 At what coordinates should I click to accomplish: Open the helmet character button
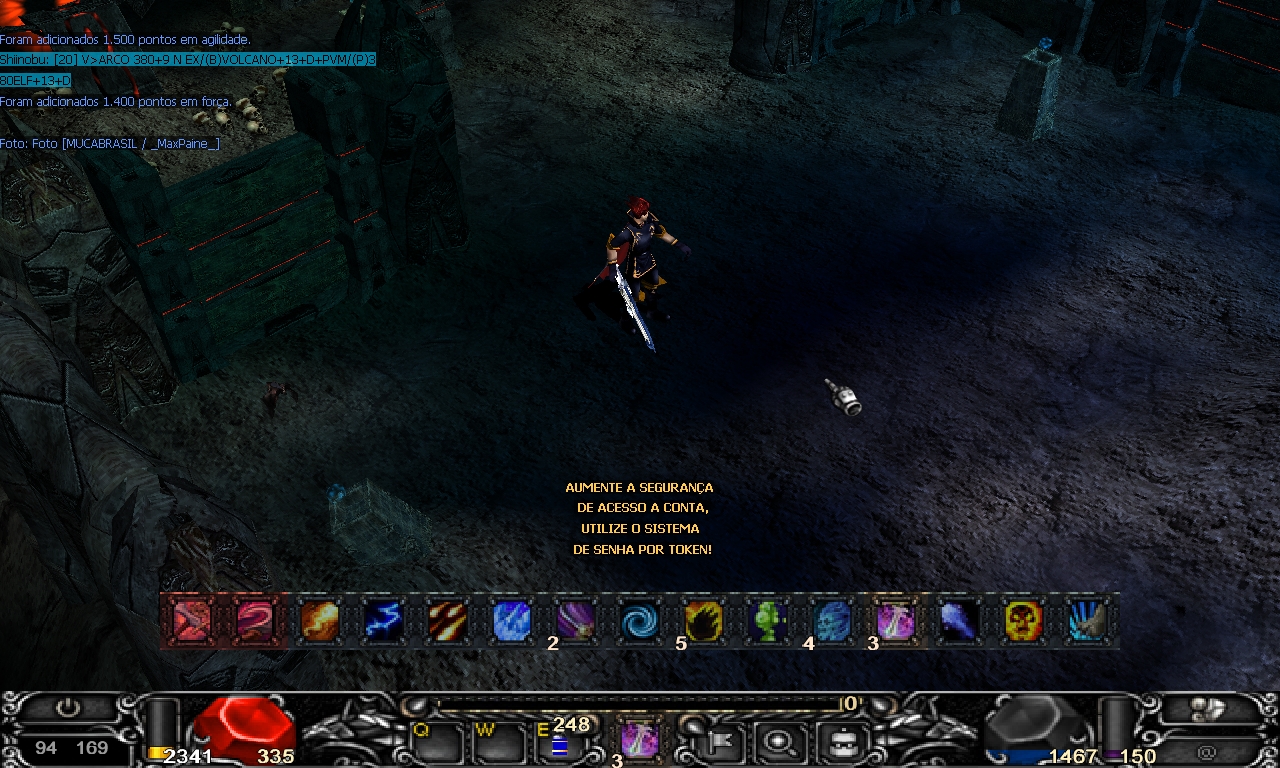click(836, 742)
